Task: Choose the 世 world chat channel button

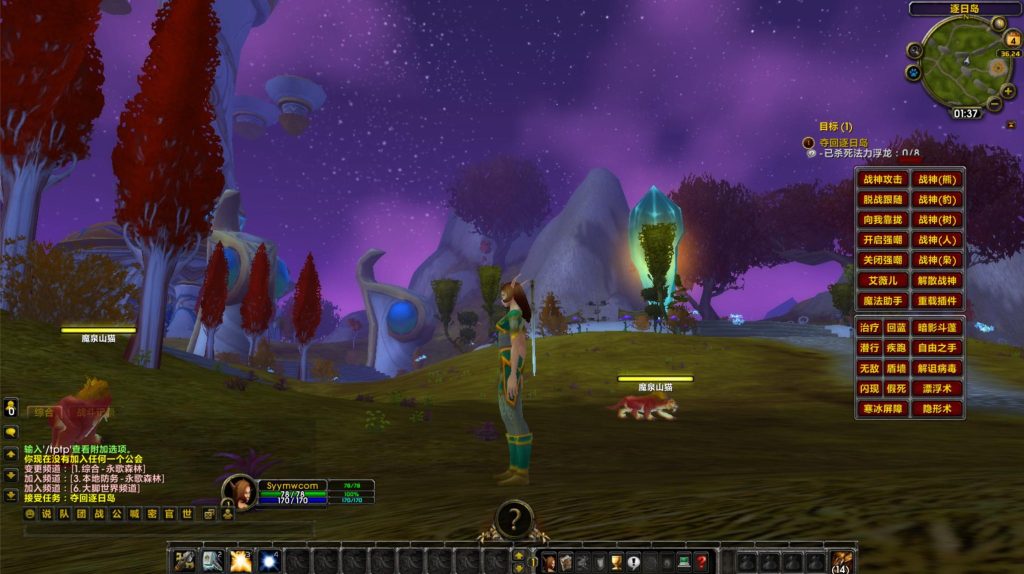Action: (187, 514)
